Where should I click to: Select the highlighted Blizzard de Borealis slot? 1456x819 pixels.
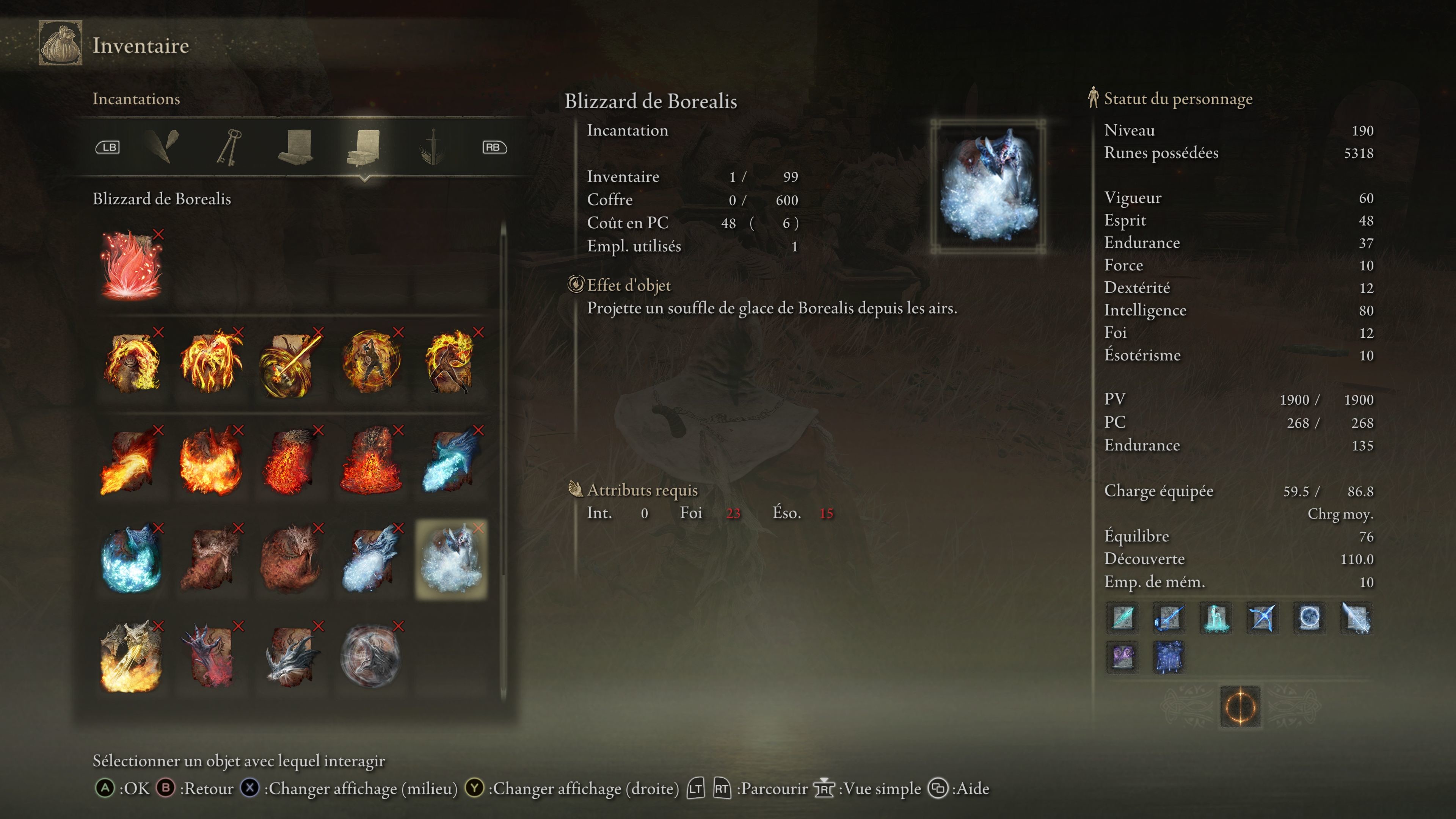tap(451, 559)
